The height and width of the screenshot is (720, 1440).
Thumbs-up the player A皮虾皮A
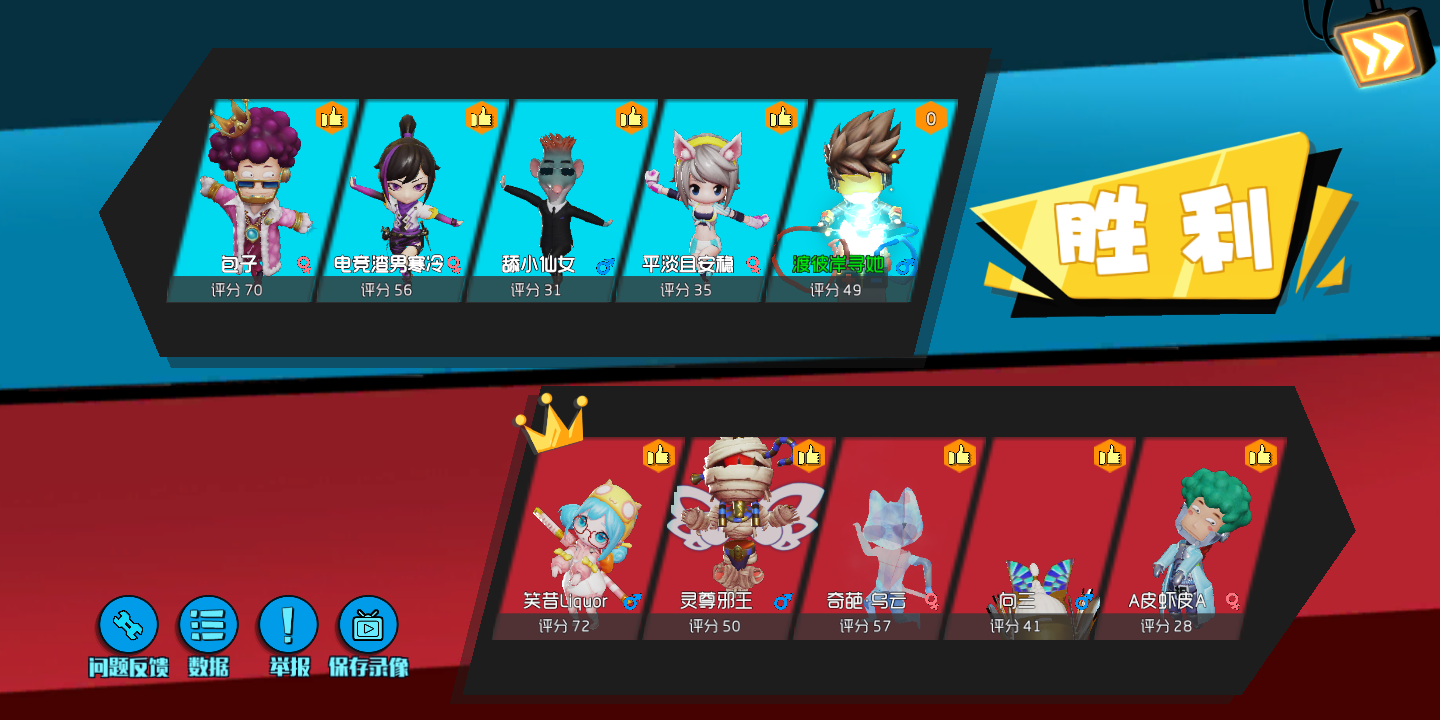[1261, 454]
